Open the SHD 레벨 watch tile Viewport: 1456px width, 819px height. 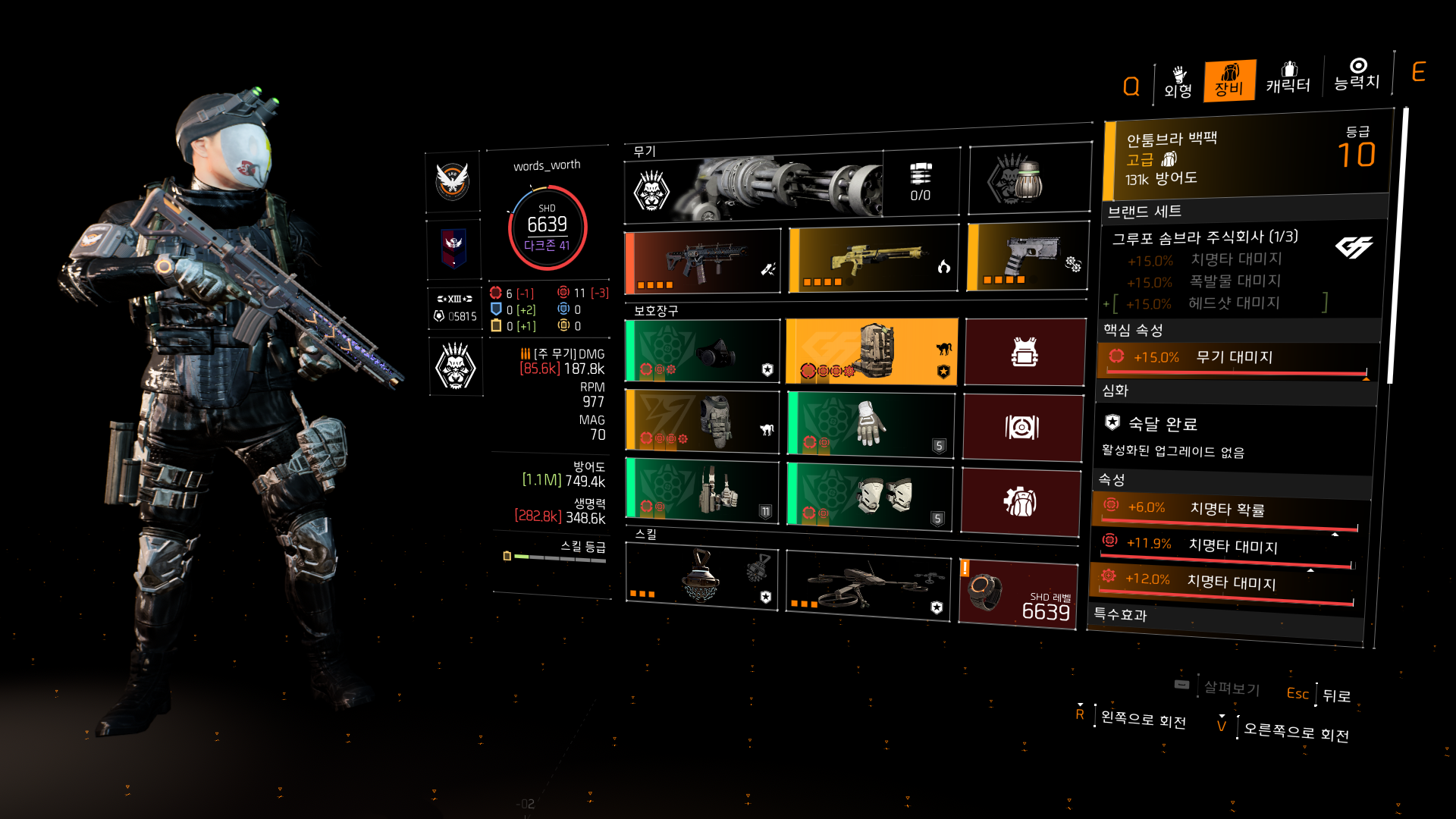pos(1018,594)
